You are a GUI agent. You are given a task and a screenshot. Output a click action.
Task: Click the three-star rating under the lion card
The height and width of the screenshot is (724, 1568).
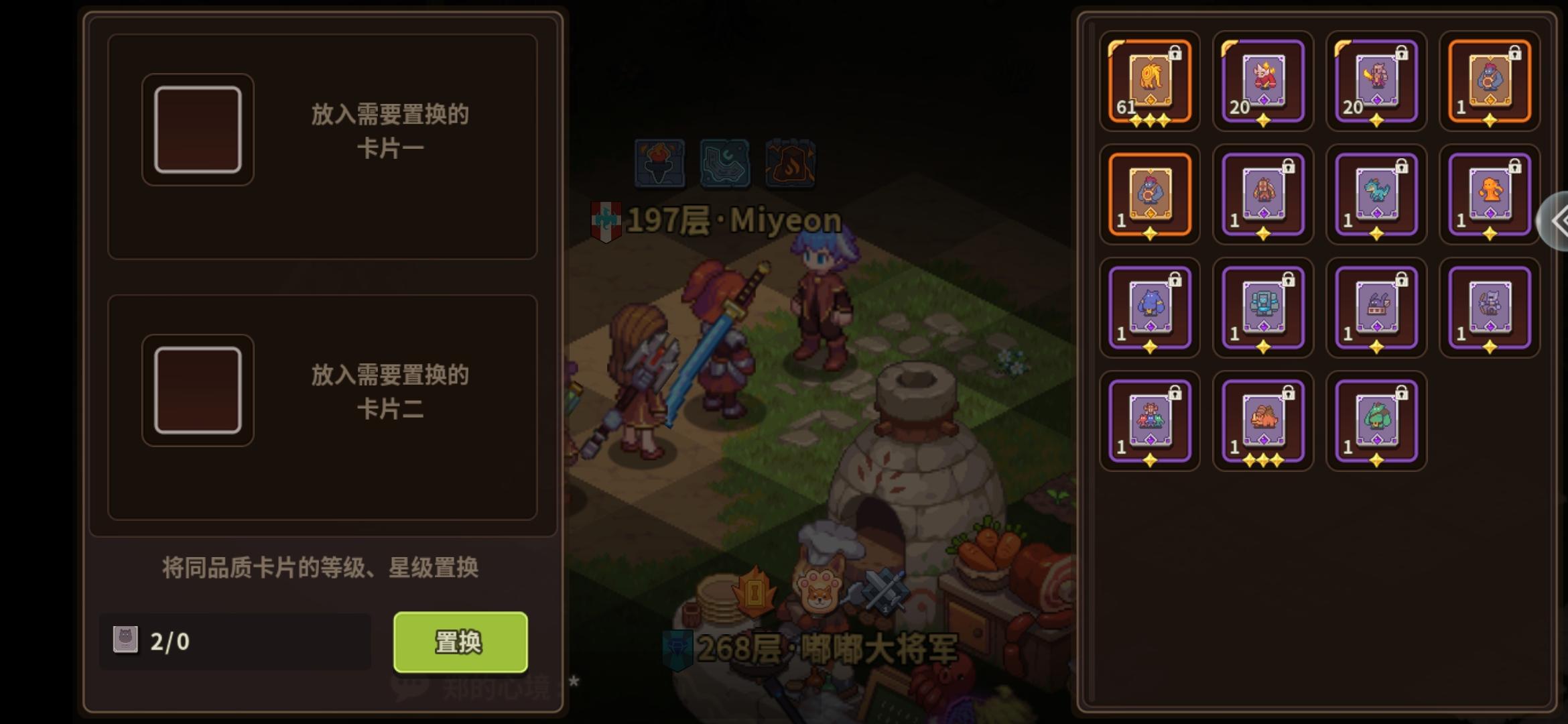click(x=1149, y=121)
